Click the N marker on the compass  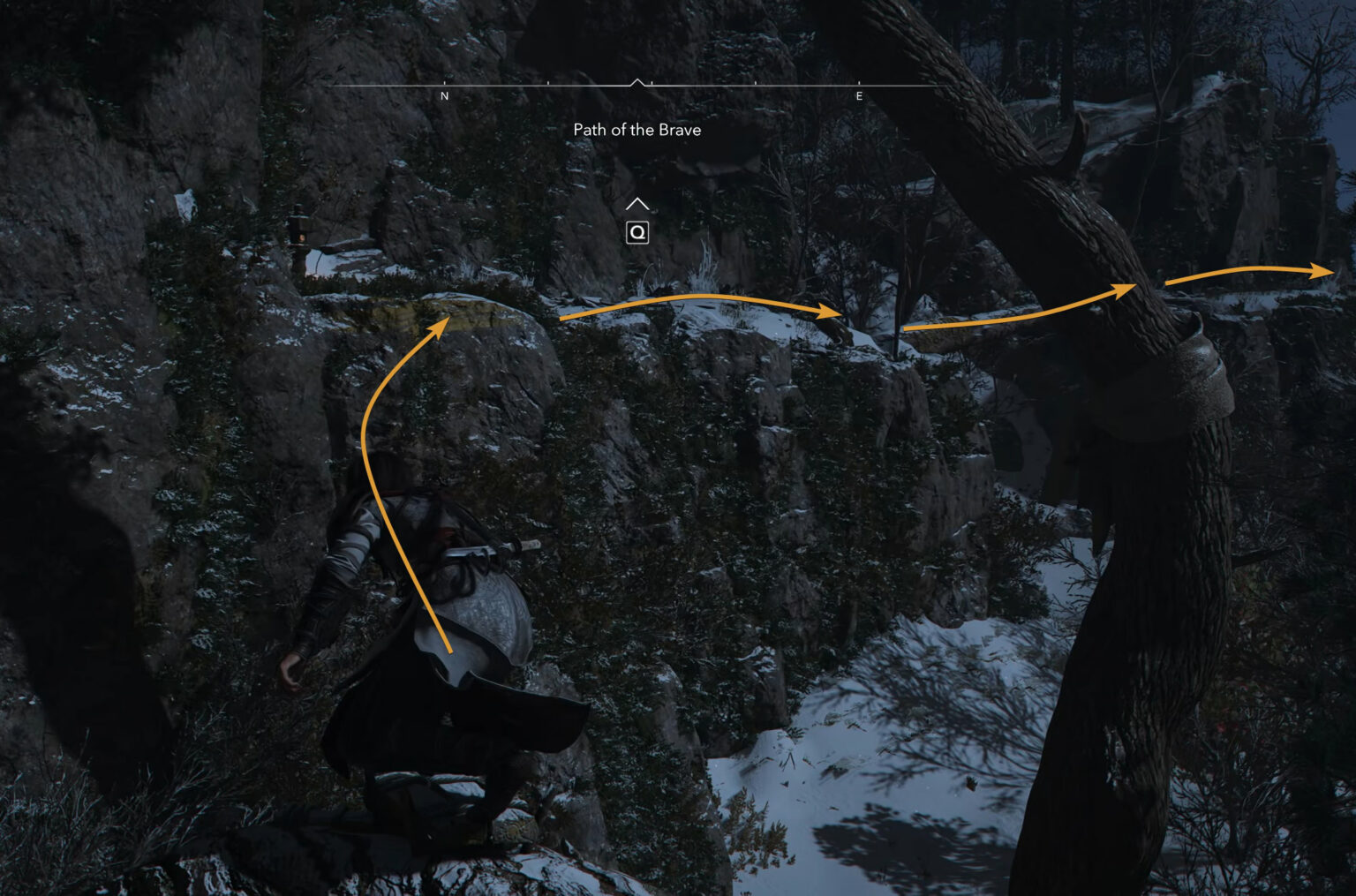444,96
